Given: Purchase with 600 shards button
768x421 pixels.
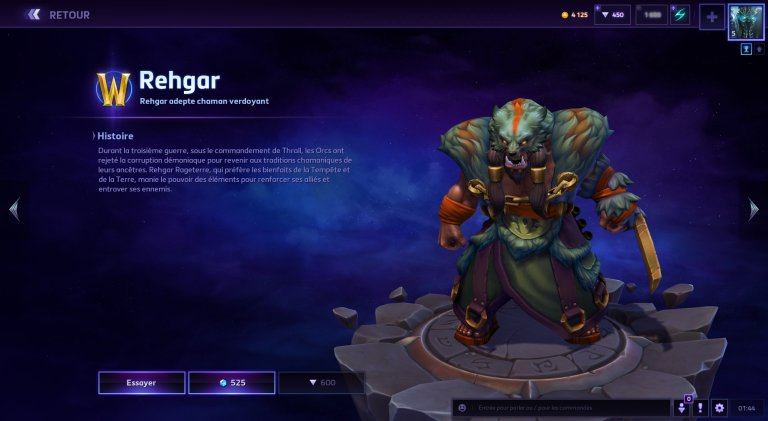Looking at the screenshot, I should [321, 382].
